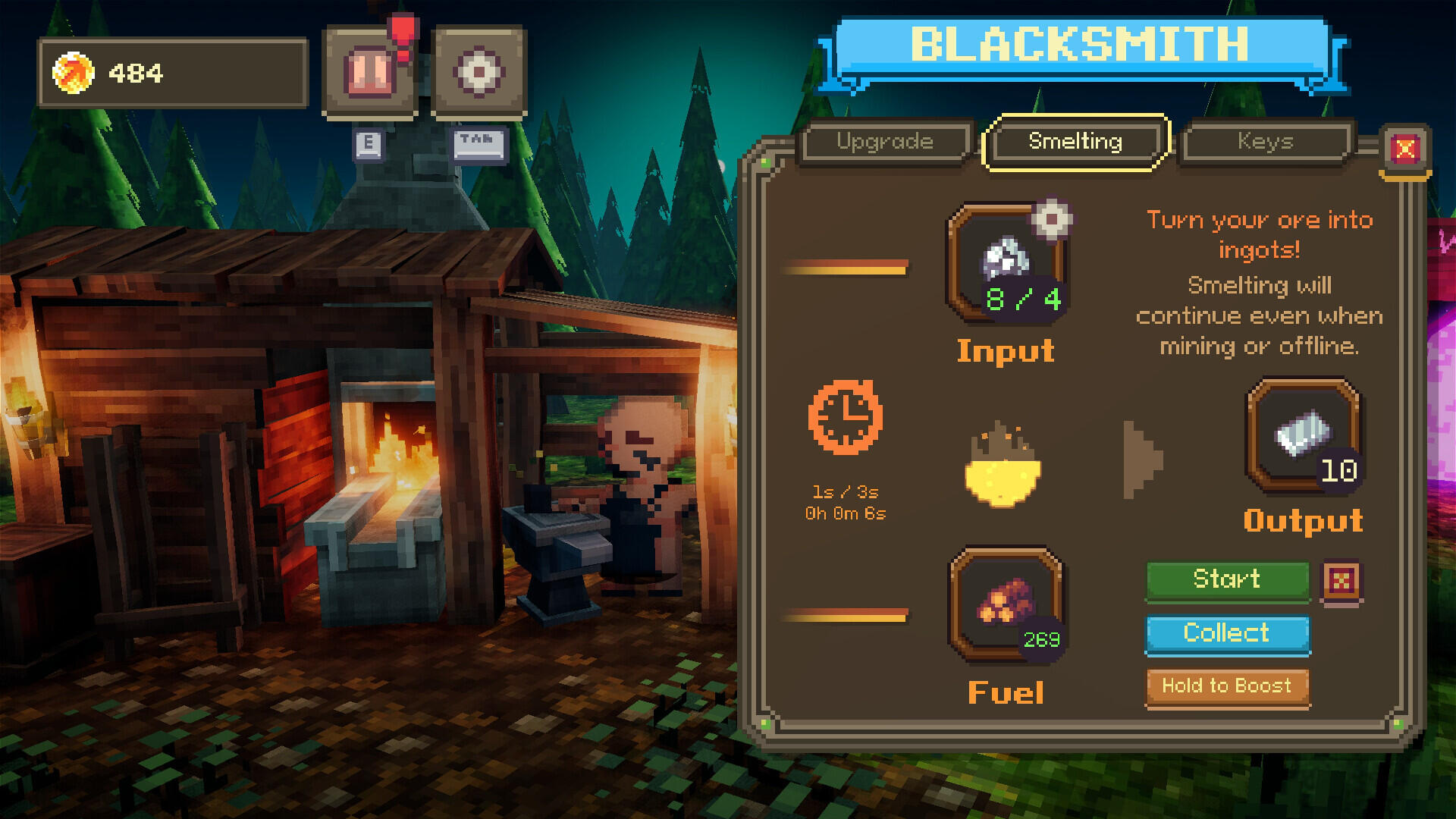Click the red cancel icon beside Start
1456x819 pixels.
pos(1341,582)
